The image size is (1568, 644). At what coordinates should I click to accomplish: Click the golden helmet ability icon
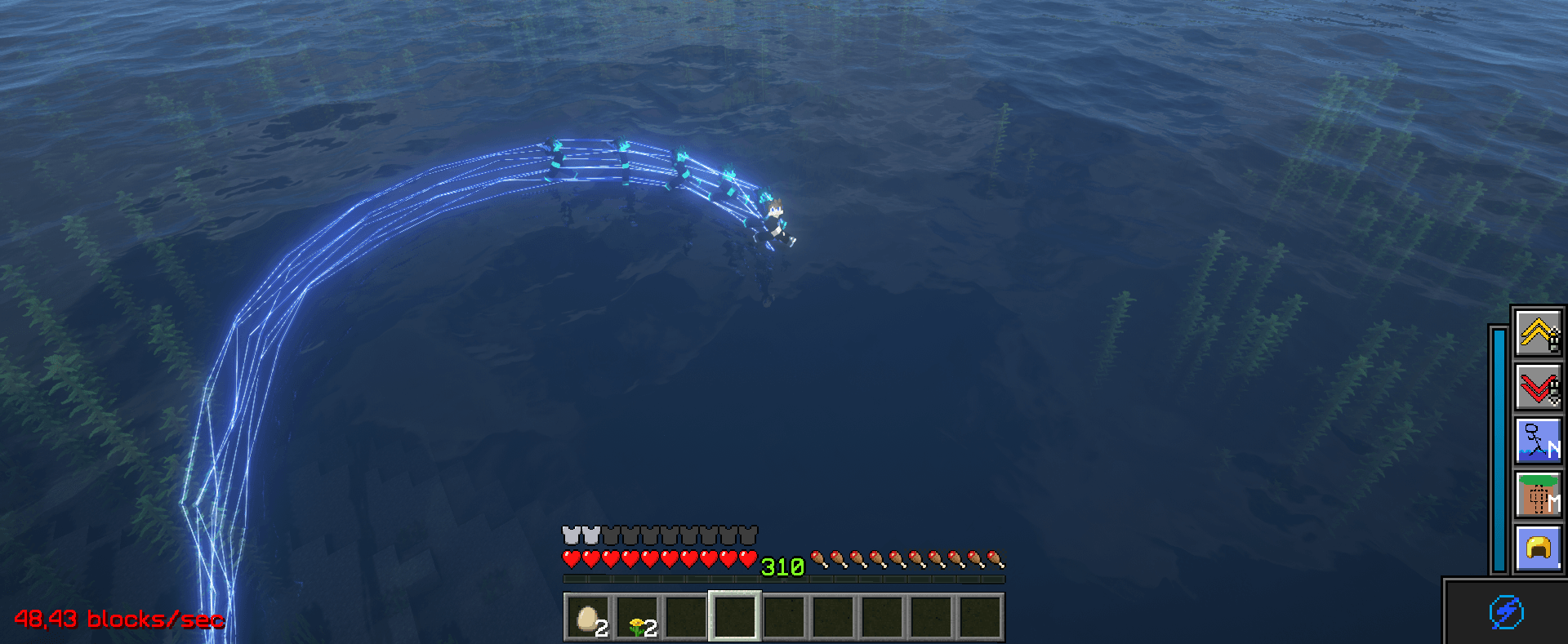coord(1539,549)
